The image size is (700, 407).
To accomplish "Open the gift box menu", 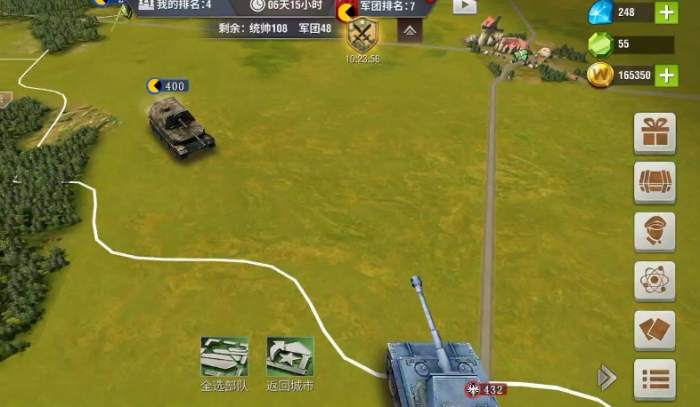I will (655, 133).
